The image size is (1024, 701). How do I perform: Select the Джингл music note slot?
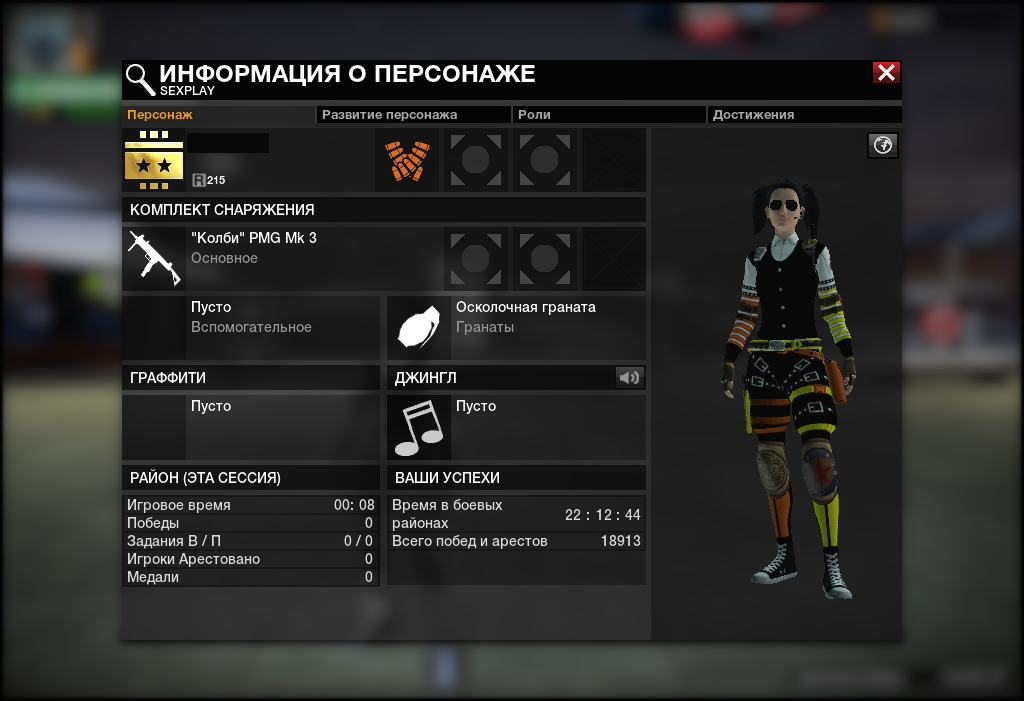(419, 427)
